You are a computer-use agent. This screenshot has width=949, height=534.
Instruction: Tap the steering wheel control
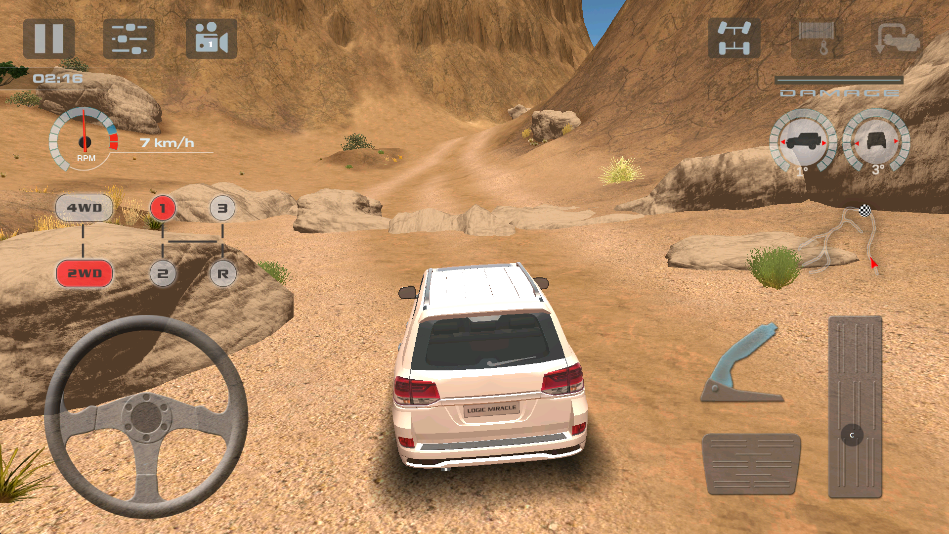146,415
